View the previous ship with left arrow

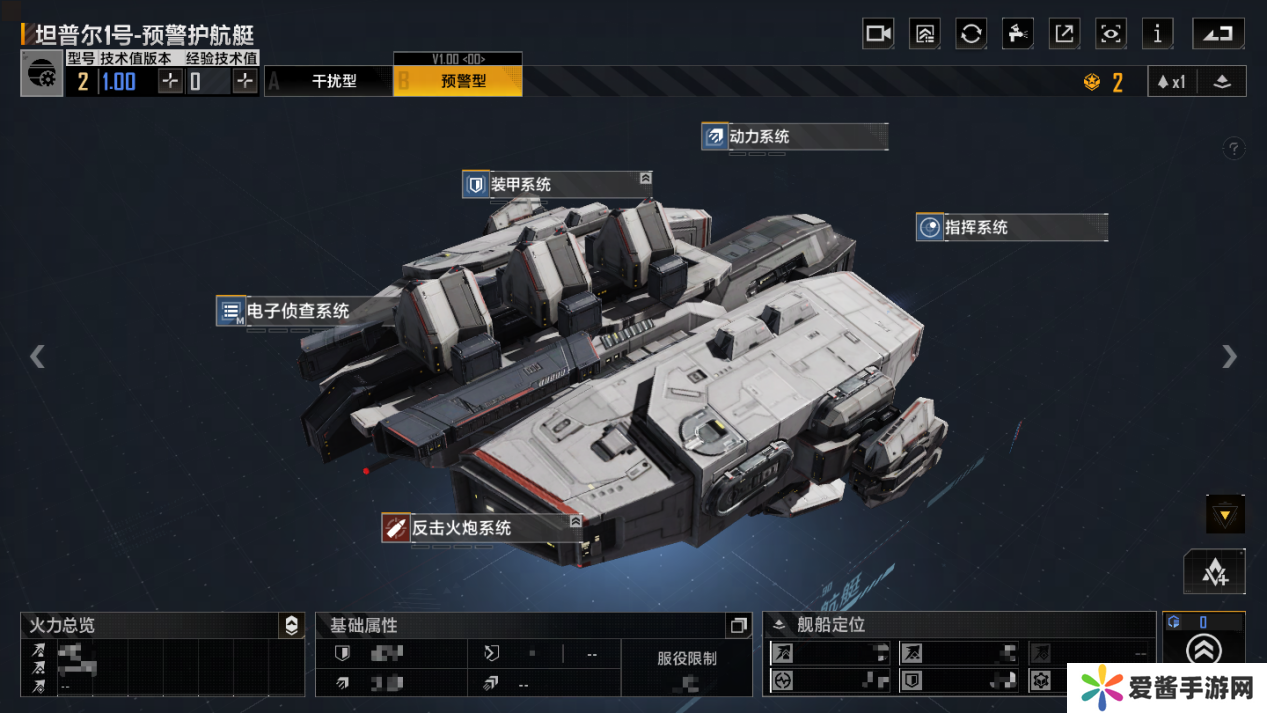37,356
